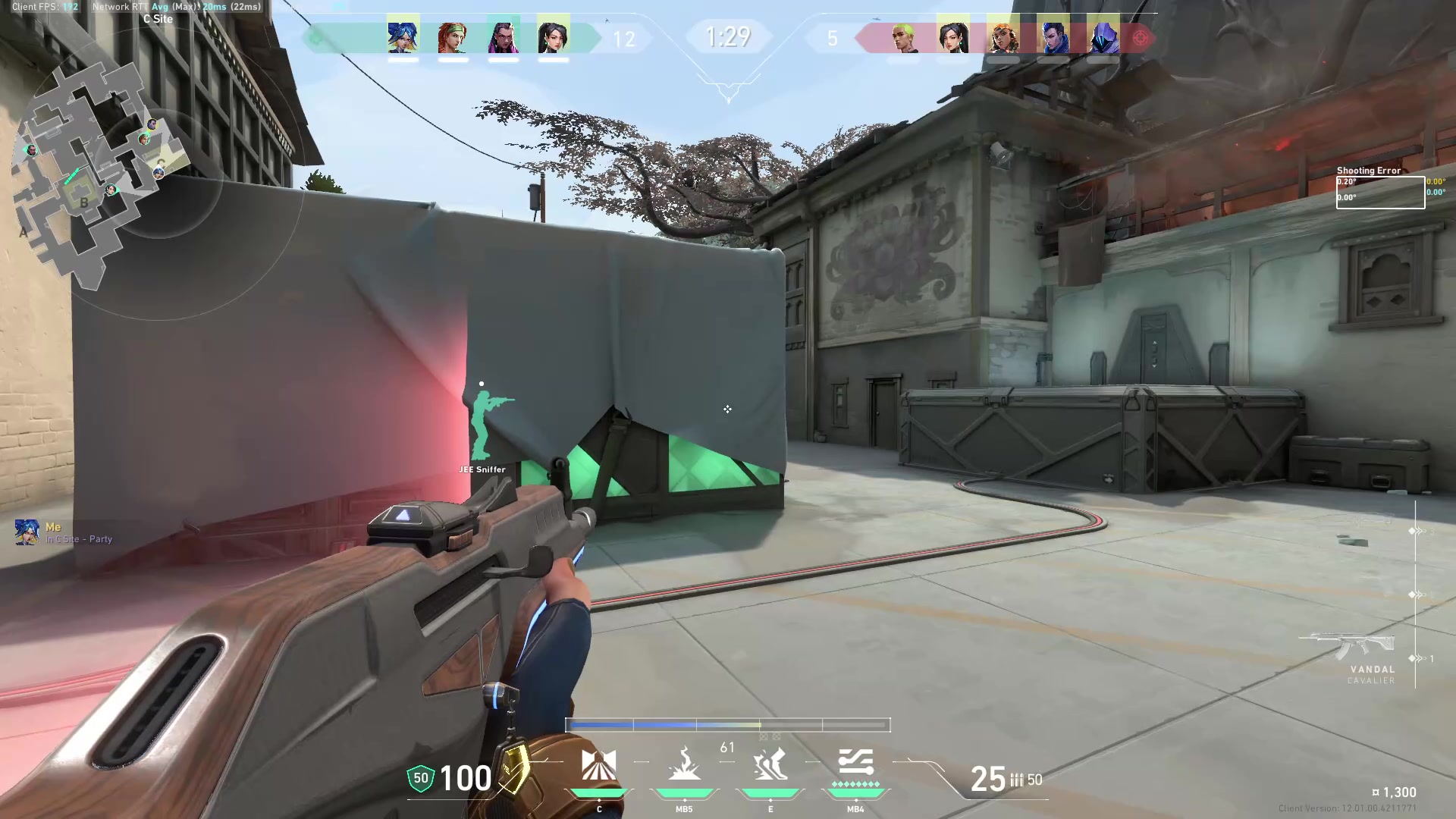The width and height of the screenshot is (1456, 819).
Task: Click the armor shield icon showing 50
Action: tap(420, 778)
